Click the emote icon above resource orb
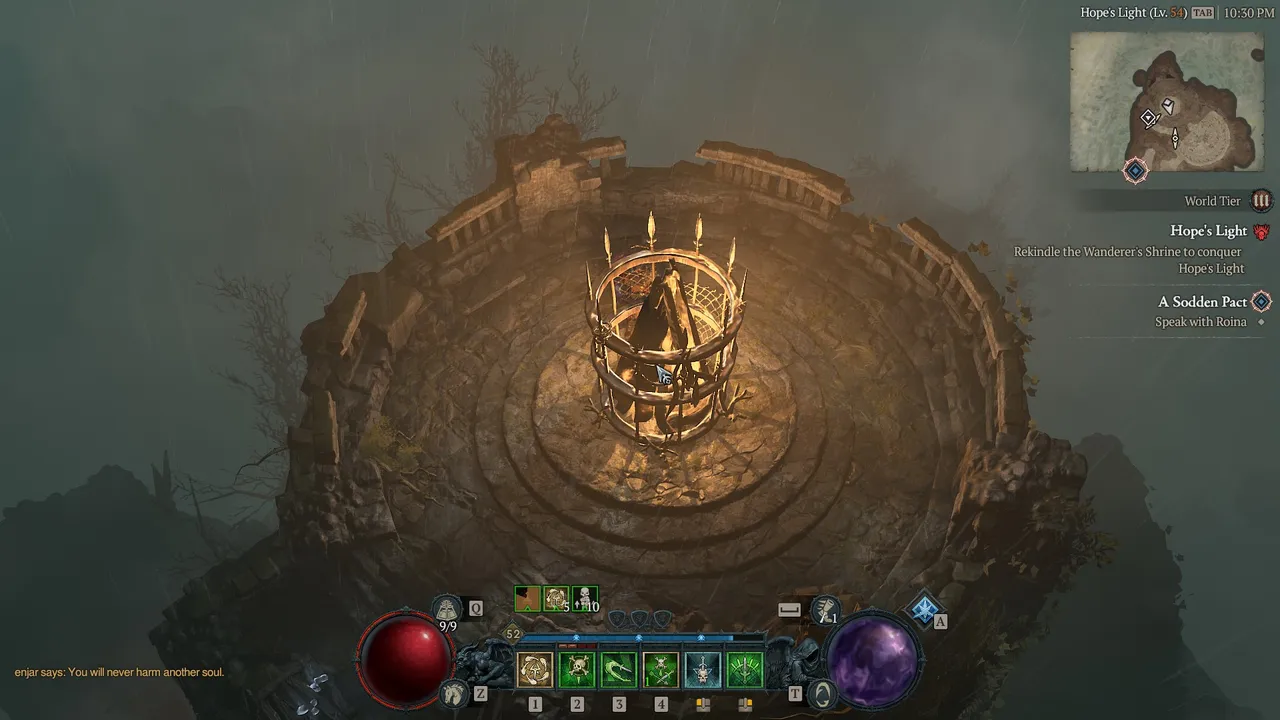Viewport: 1280px width, 720px height. coord(825,608)
